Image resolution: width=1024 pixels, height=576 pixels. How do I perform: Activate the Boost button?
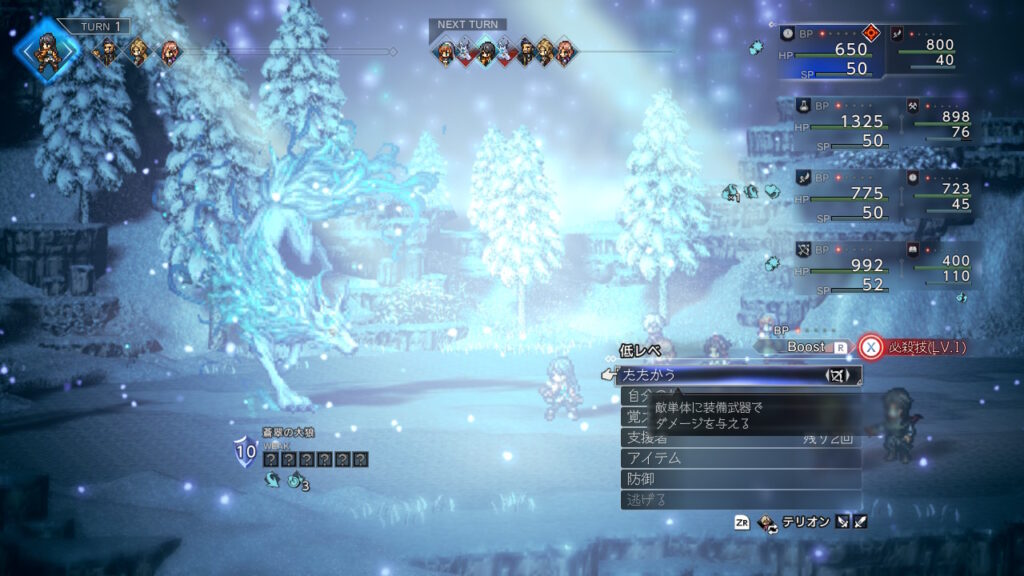812,347
